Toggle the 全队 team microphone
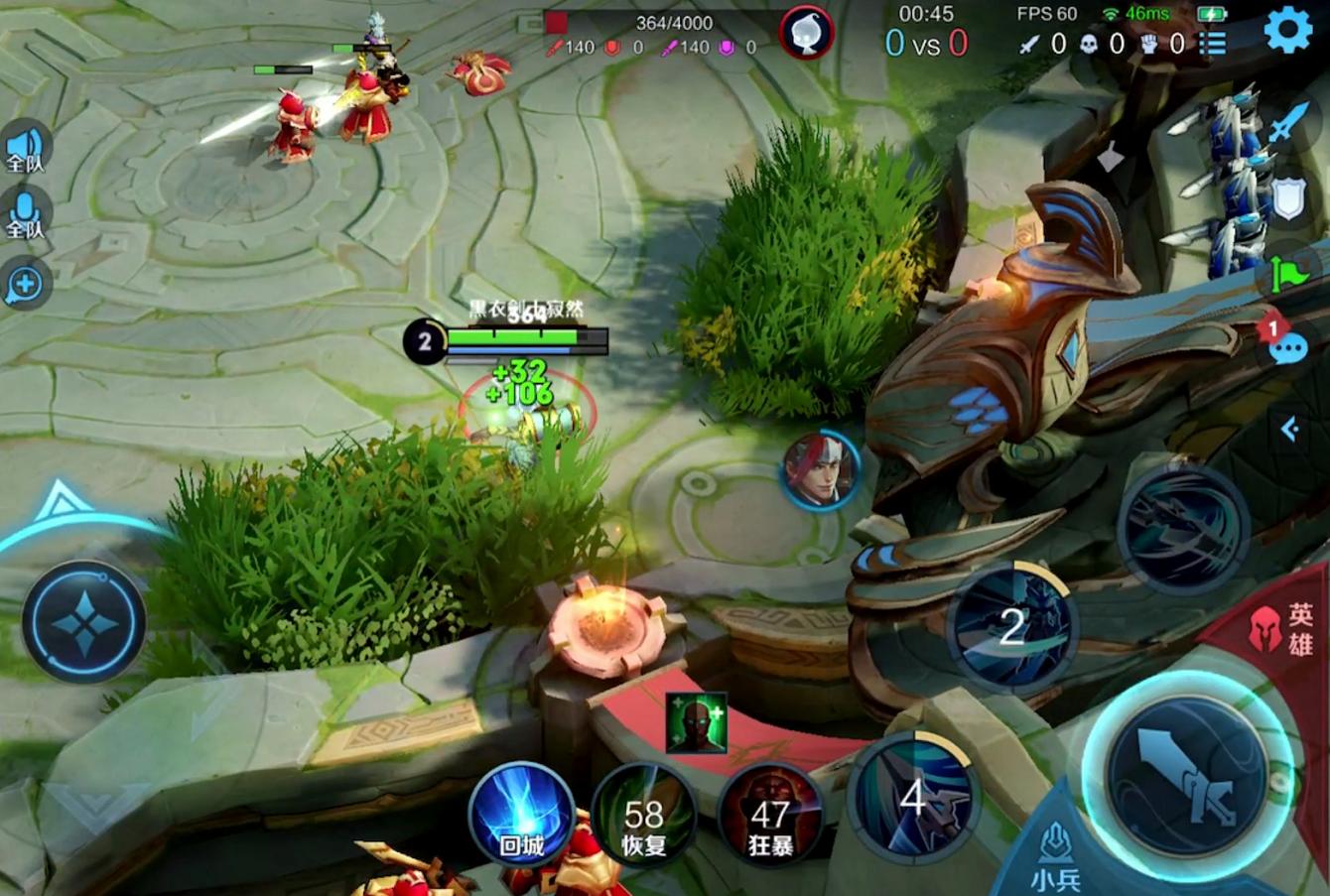This screenshot has height=896, width=1330. pyautogui.click(x=25, y=214)
